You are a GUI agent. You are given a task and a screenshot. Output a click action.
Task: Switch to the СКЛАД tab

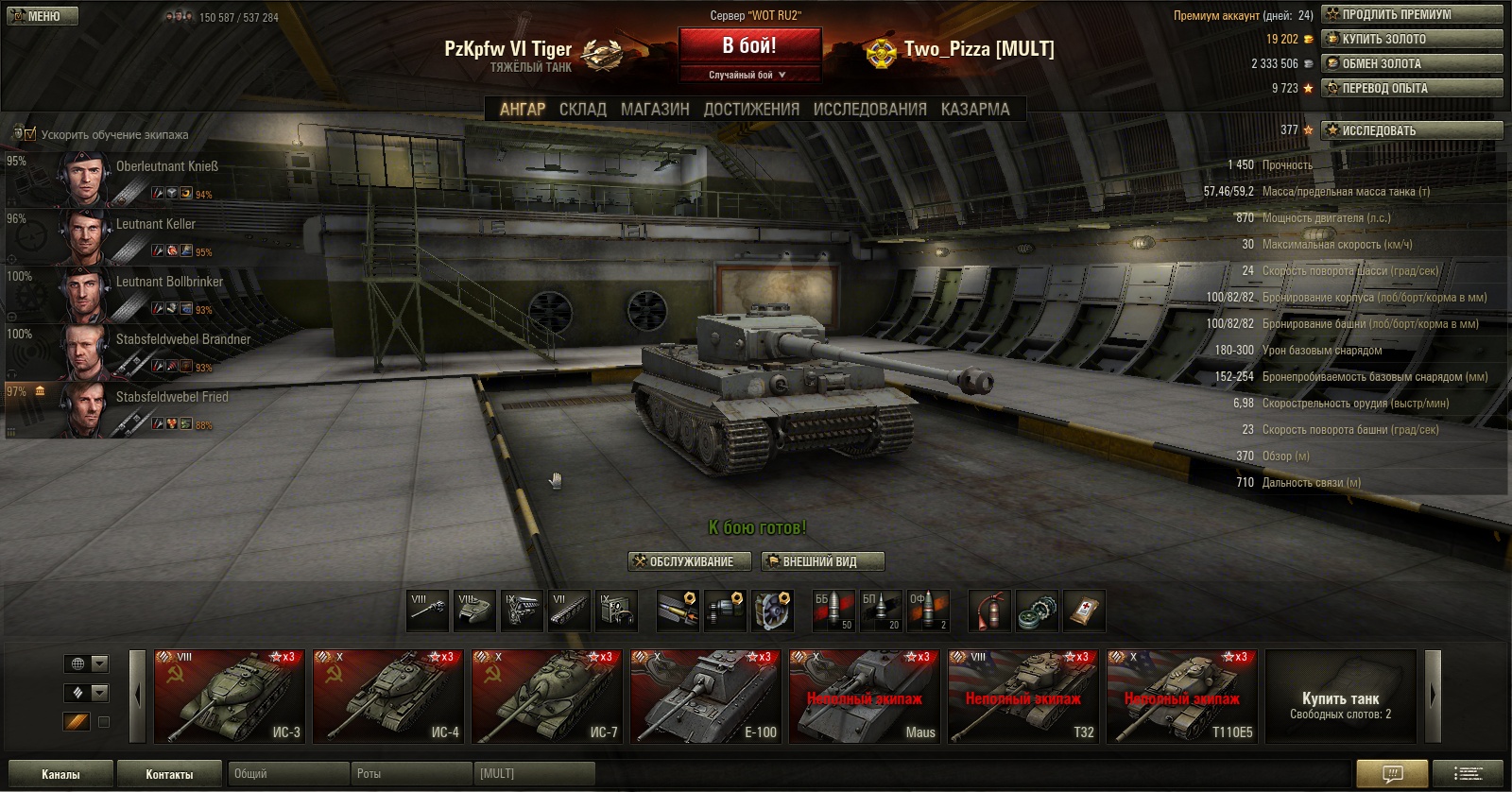point(582,110)
